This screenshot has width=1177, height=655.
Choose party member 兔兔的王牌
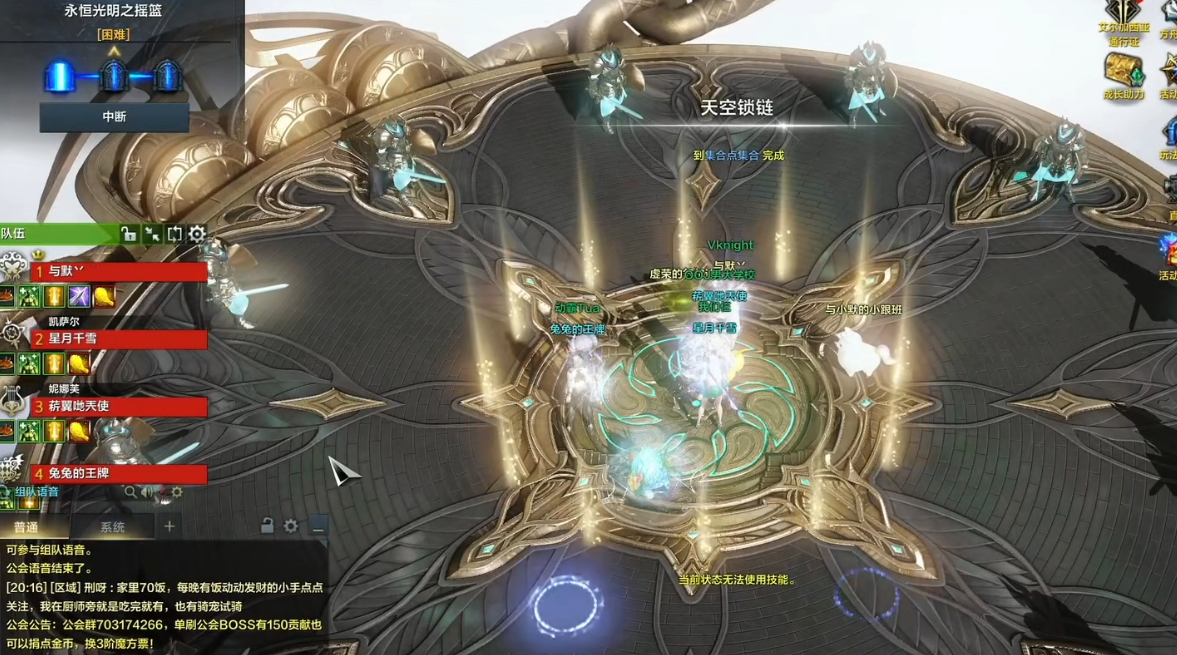coord(119,474)
